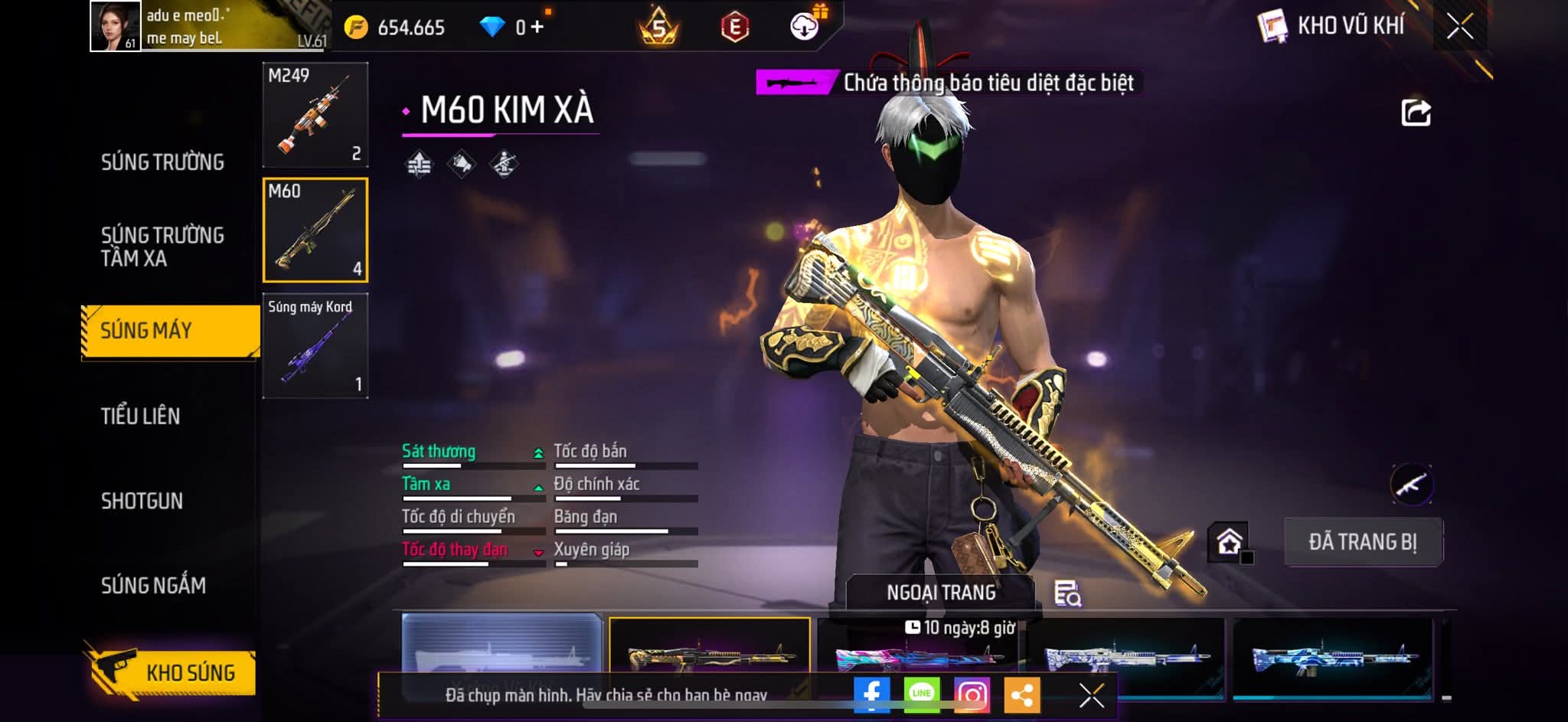Show the SÚNG NGẮM category
The image size is (1568, 722).
point(153,586)
